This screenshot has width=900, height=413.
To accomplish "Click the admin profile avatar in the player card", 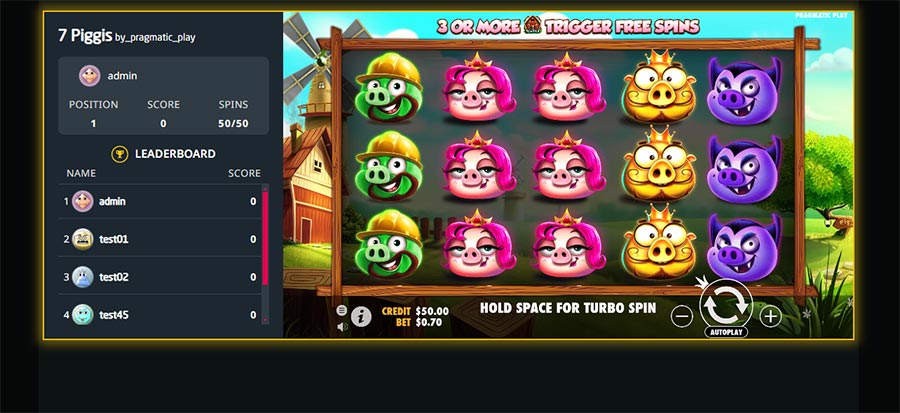I will click(90, 75).
